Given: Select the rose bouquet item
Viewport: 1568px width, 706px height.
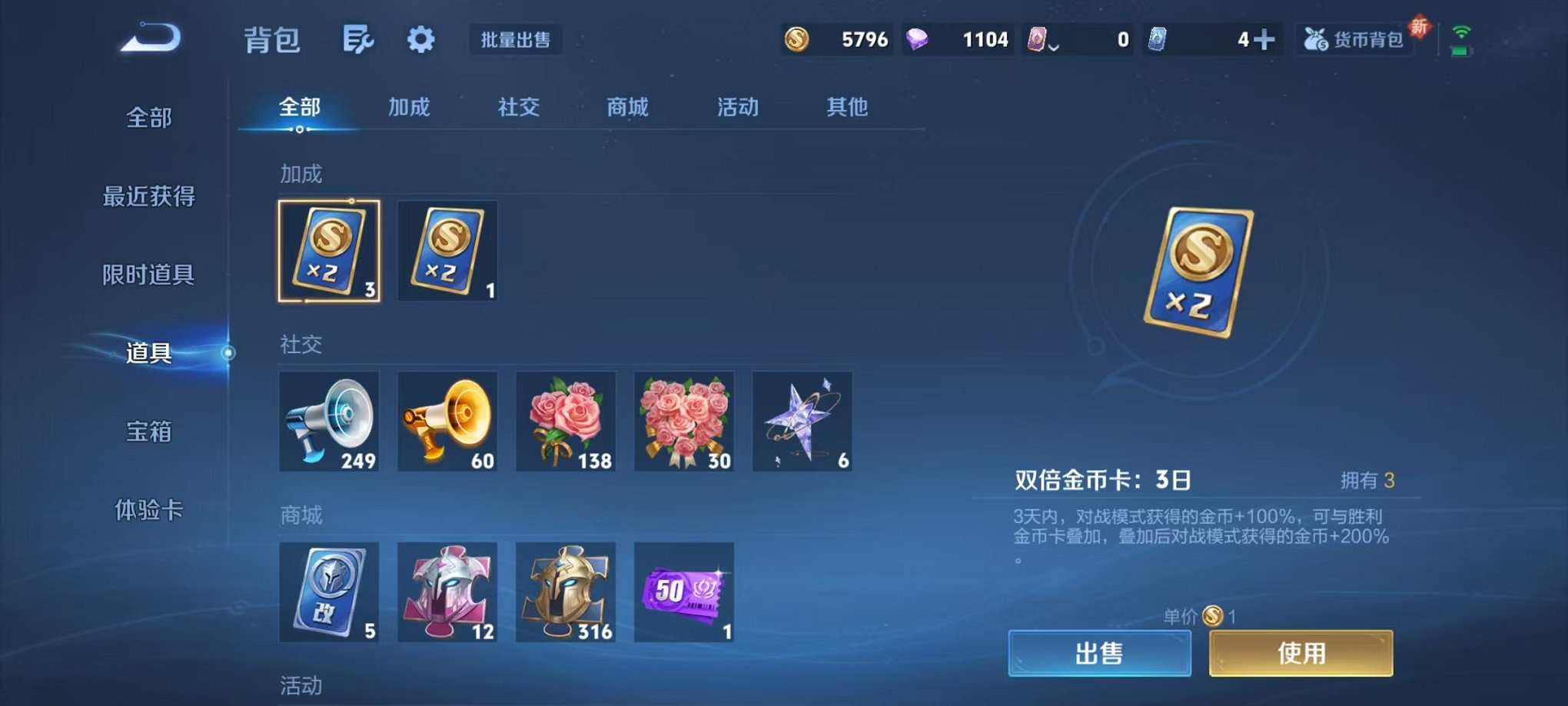Looking at the screenshot, I should (x=683, y=421).
